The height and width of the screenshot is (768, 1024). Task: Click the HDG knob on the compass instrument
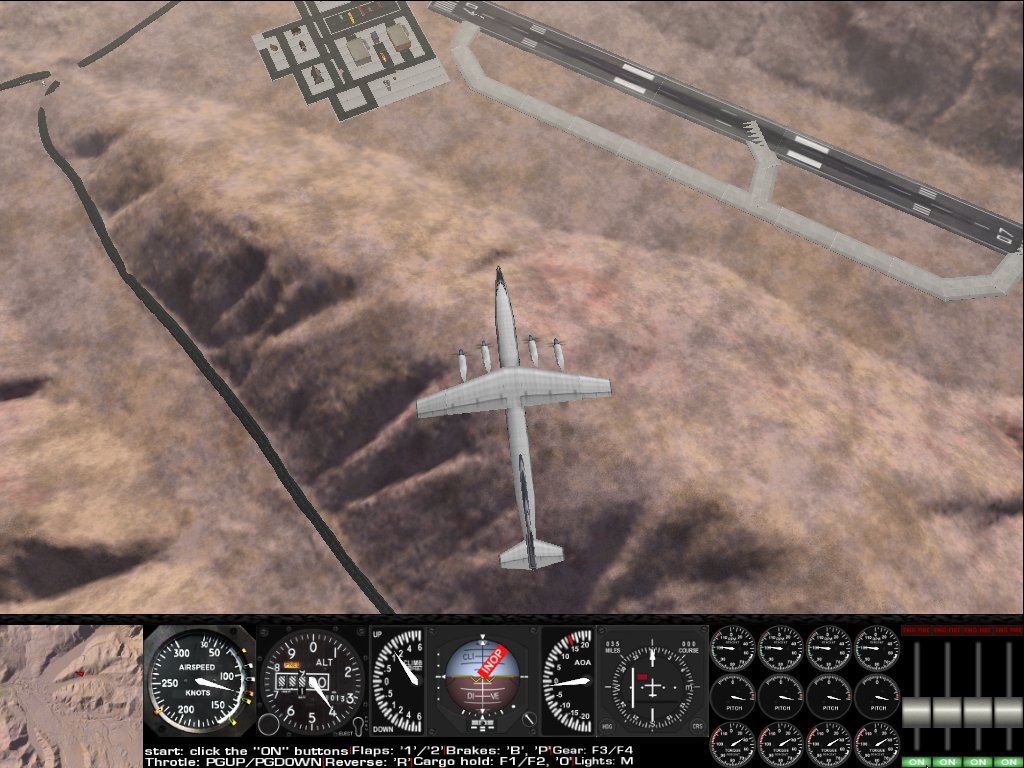(609, 725)
